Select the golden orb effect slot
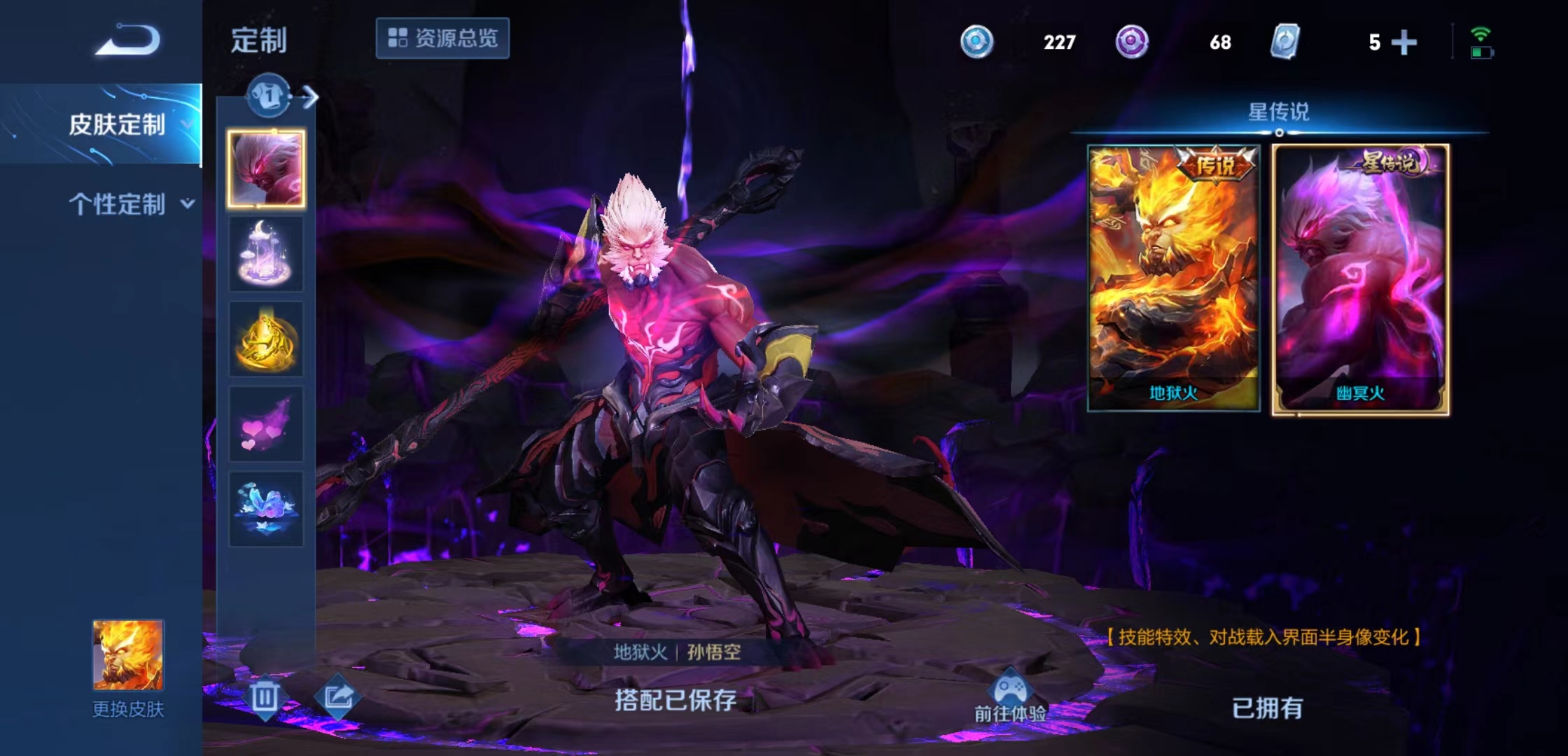 [x=266, y=339]
